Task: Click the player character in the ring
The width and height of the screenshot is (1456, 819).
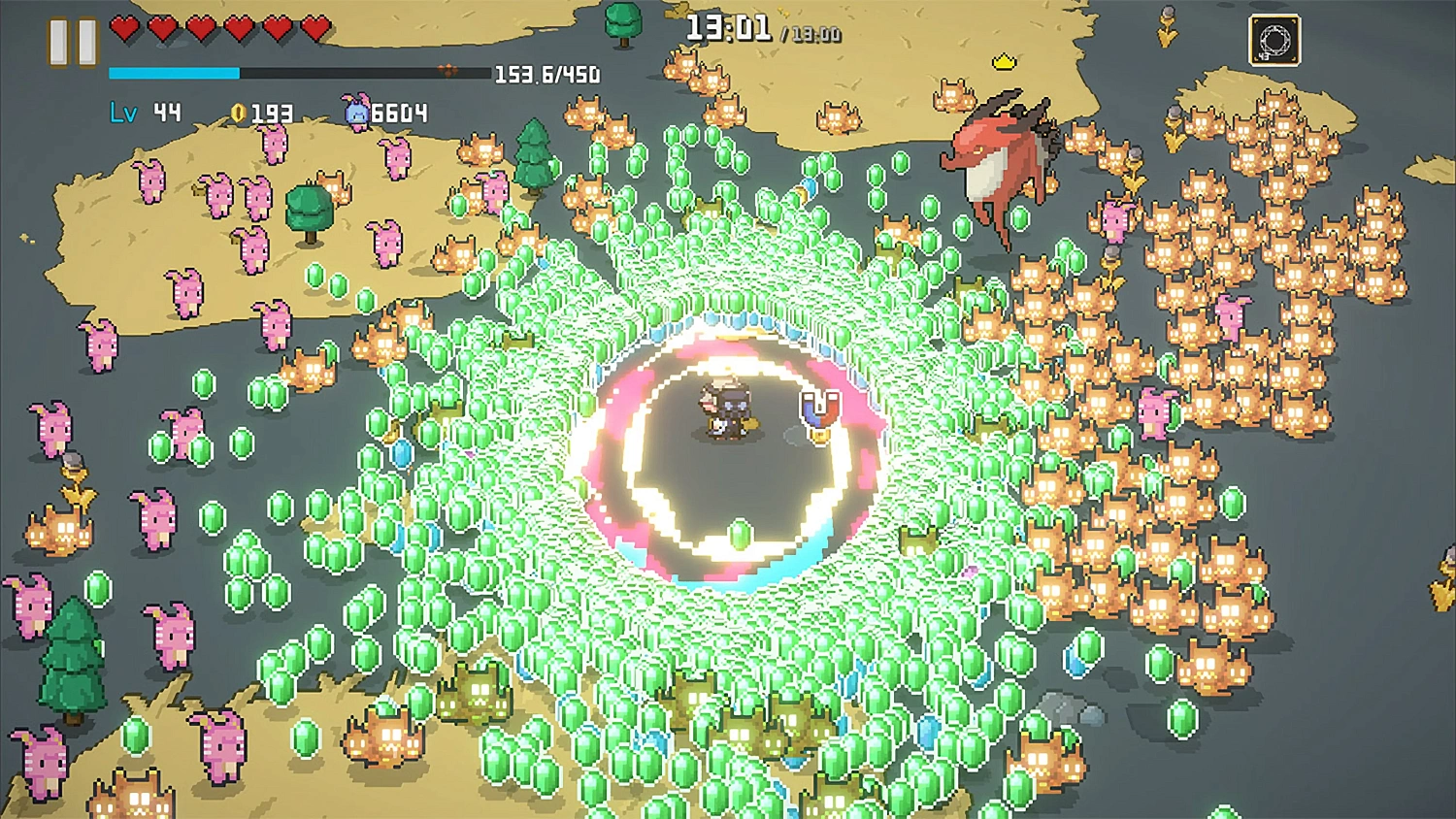Action: [726, 410]
